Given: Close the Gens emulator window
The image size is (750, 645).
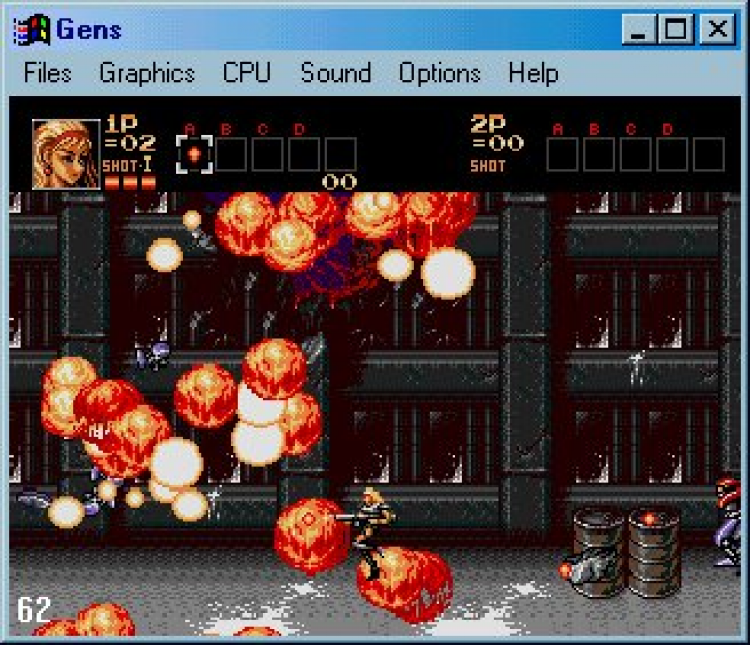Looking at the screenshot, I should (x=717, y=29).
